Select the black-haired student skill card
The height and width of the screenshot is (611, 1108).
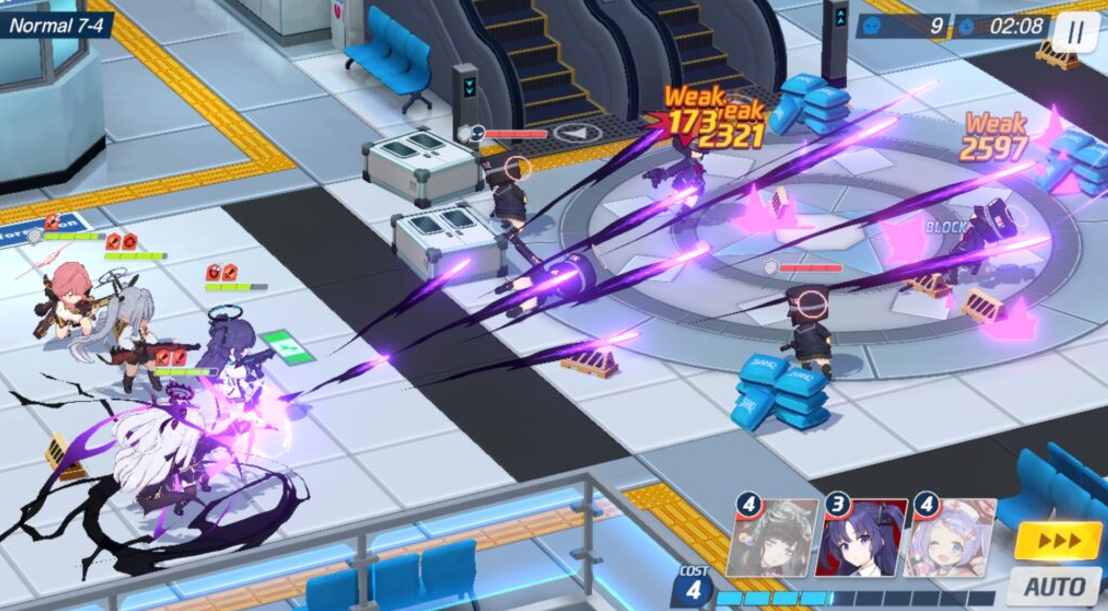point(773,539)
